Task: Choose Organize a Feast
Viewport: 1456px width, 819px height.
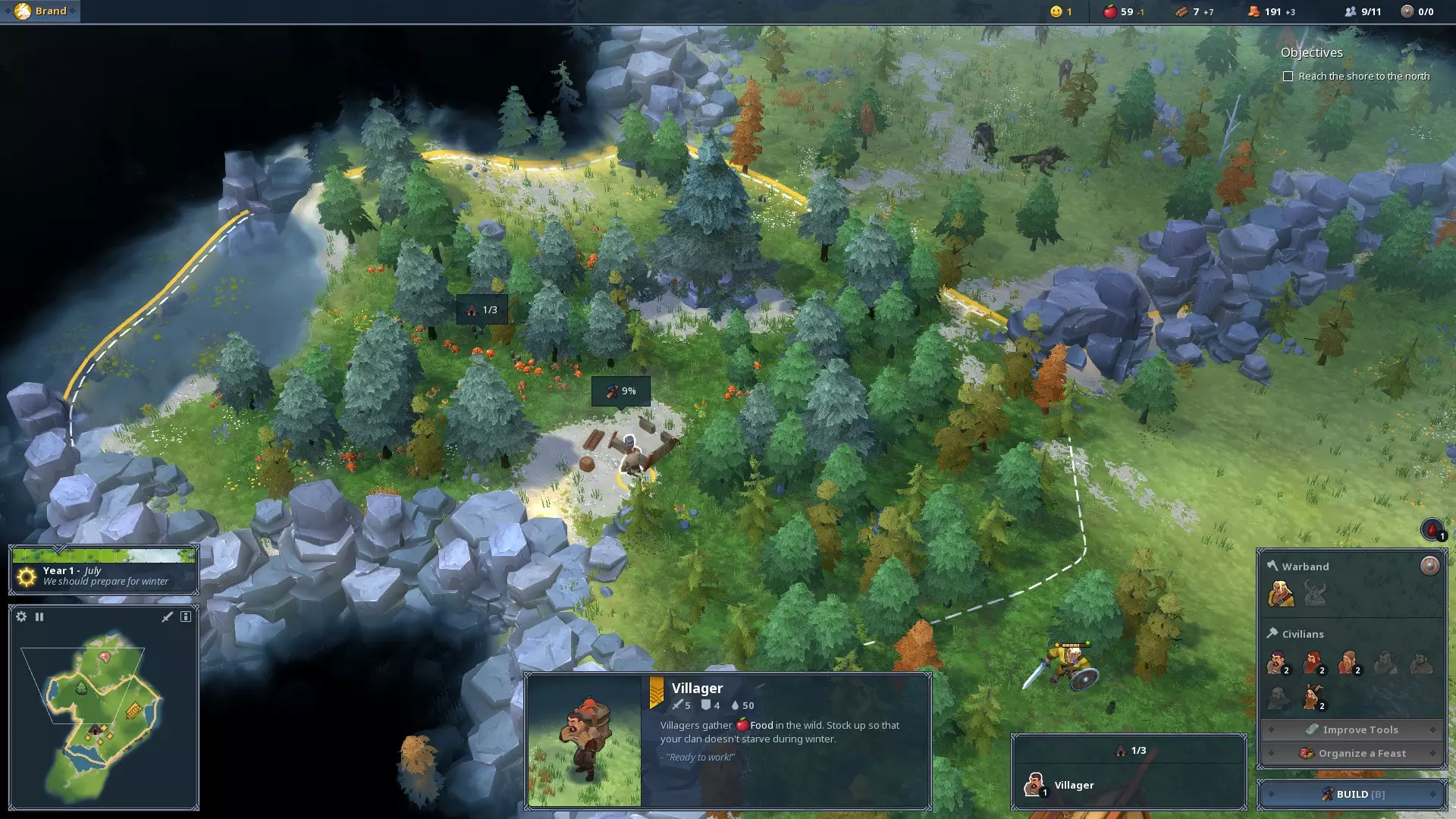Action: click(x=1352, y=753)
